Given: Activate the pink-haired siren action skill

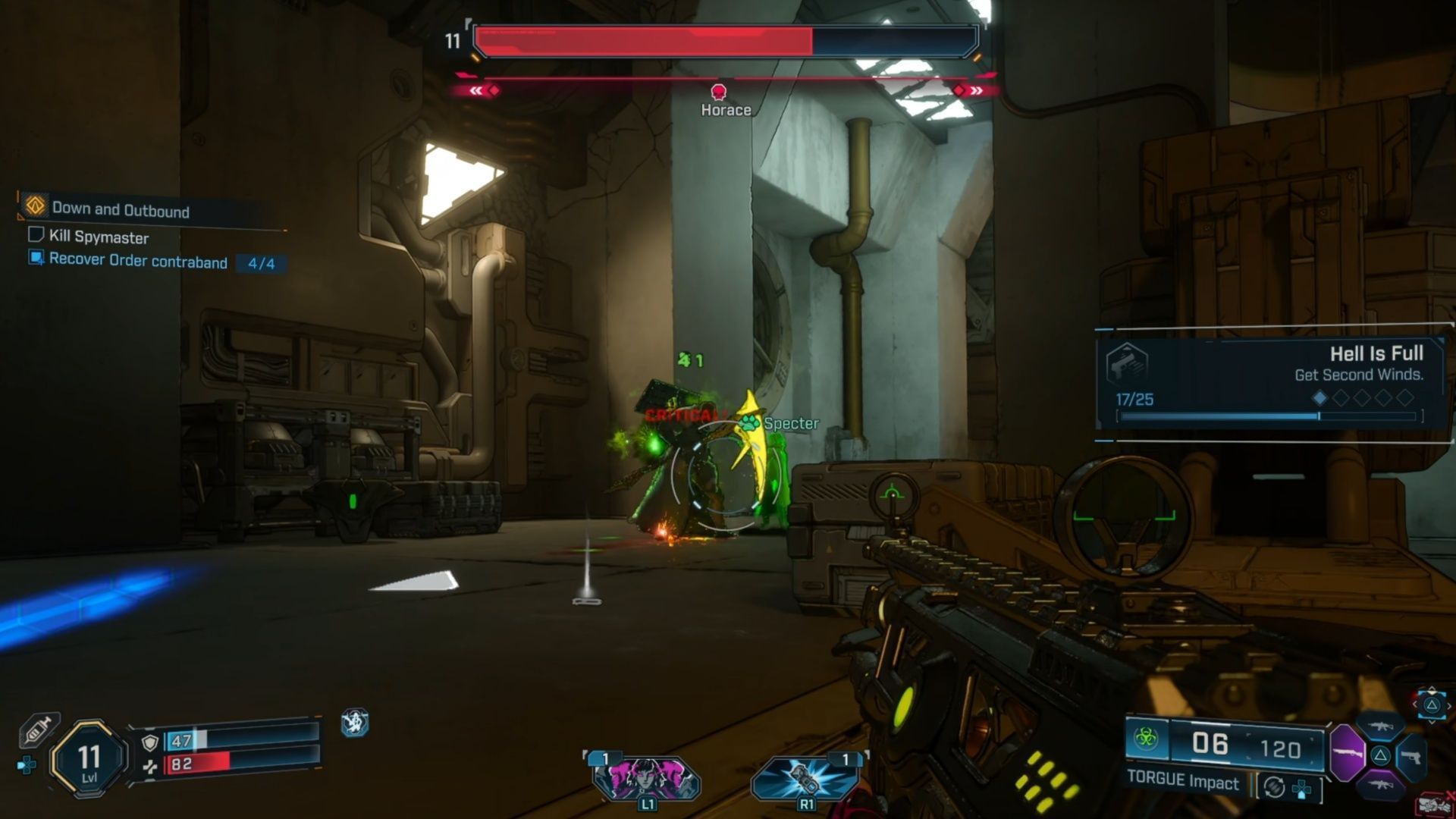Looking at the screenshot, I should click(x=646, y=779).
